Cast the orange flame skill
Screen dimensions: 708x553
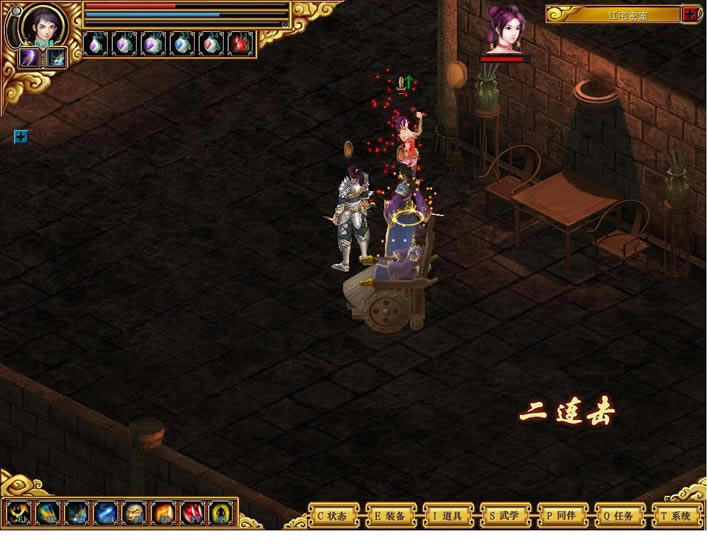point(163,514)
